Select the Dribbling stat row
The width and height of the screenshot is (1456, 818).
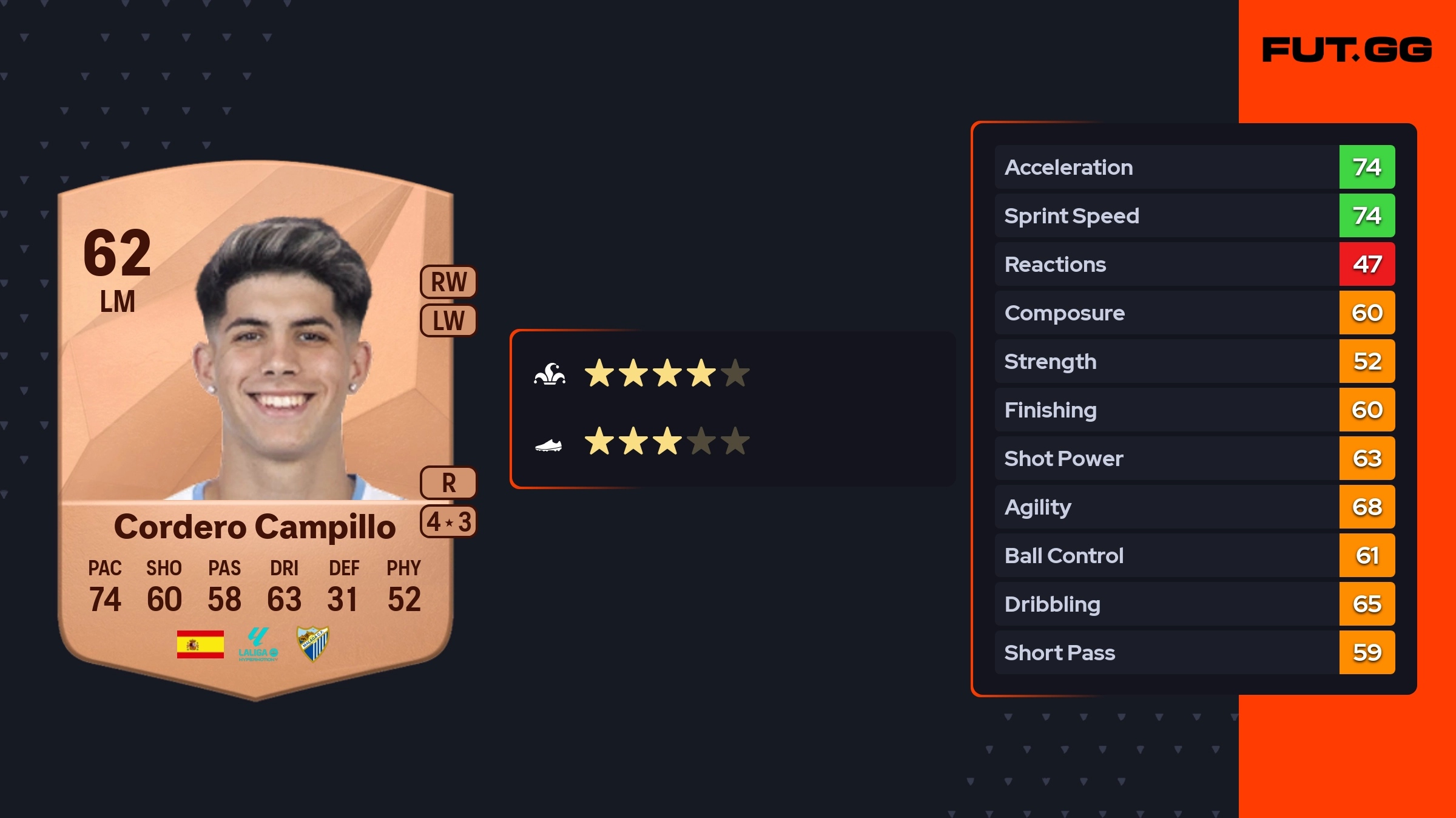[1194, 604]
